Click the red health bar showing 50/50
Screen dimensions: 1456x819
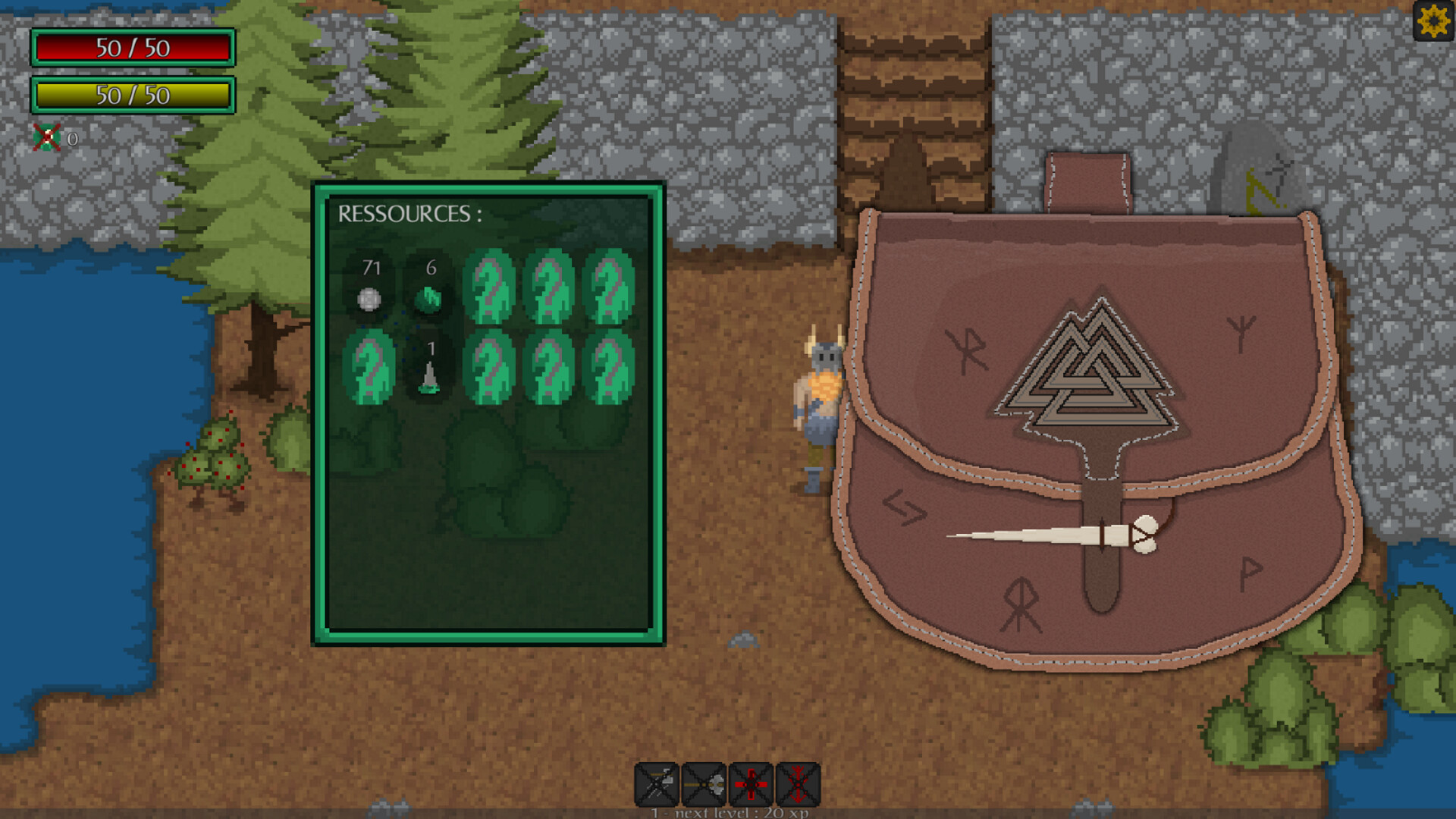click(x=132, y=49)
